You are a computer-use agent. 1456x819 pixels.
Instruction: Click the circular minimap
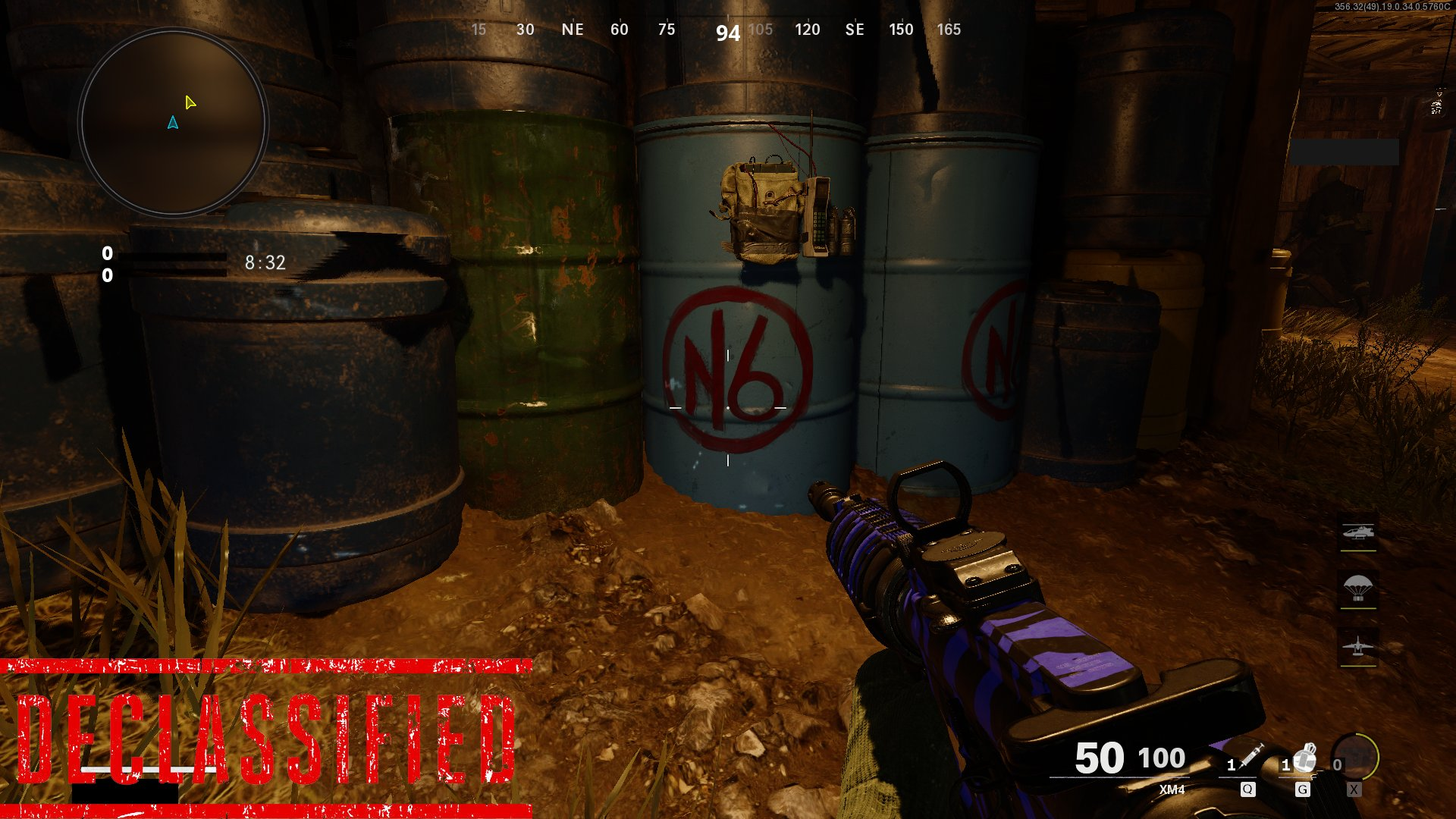(x=173, y=122)
